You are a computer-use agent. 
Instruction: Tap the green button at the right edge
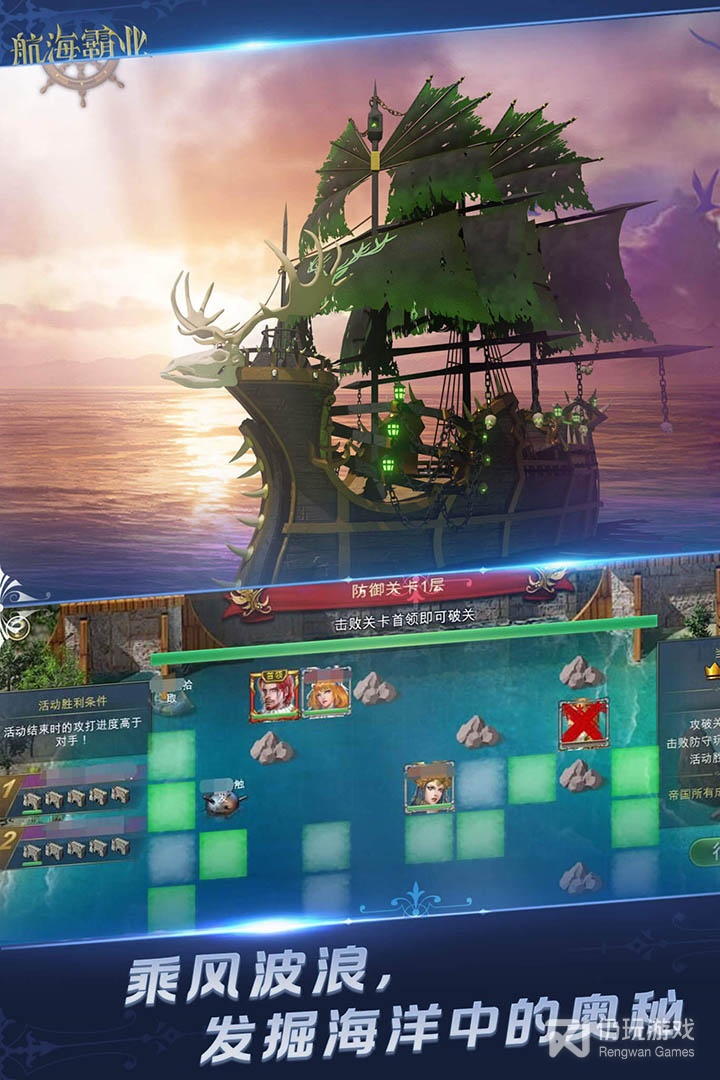pos(706,853)
